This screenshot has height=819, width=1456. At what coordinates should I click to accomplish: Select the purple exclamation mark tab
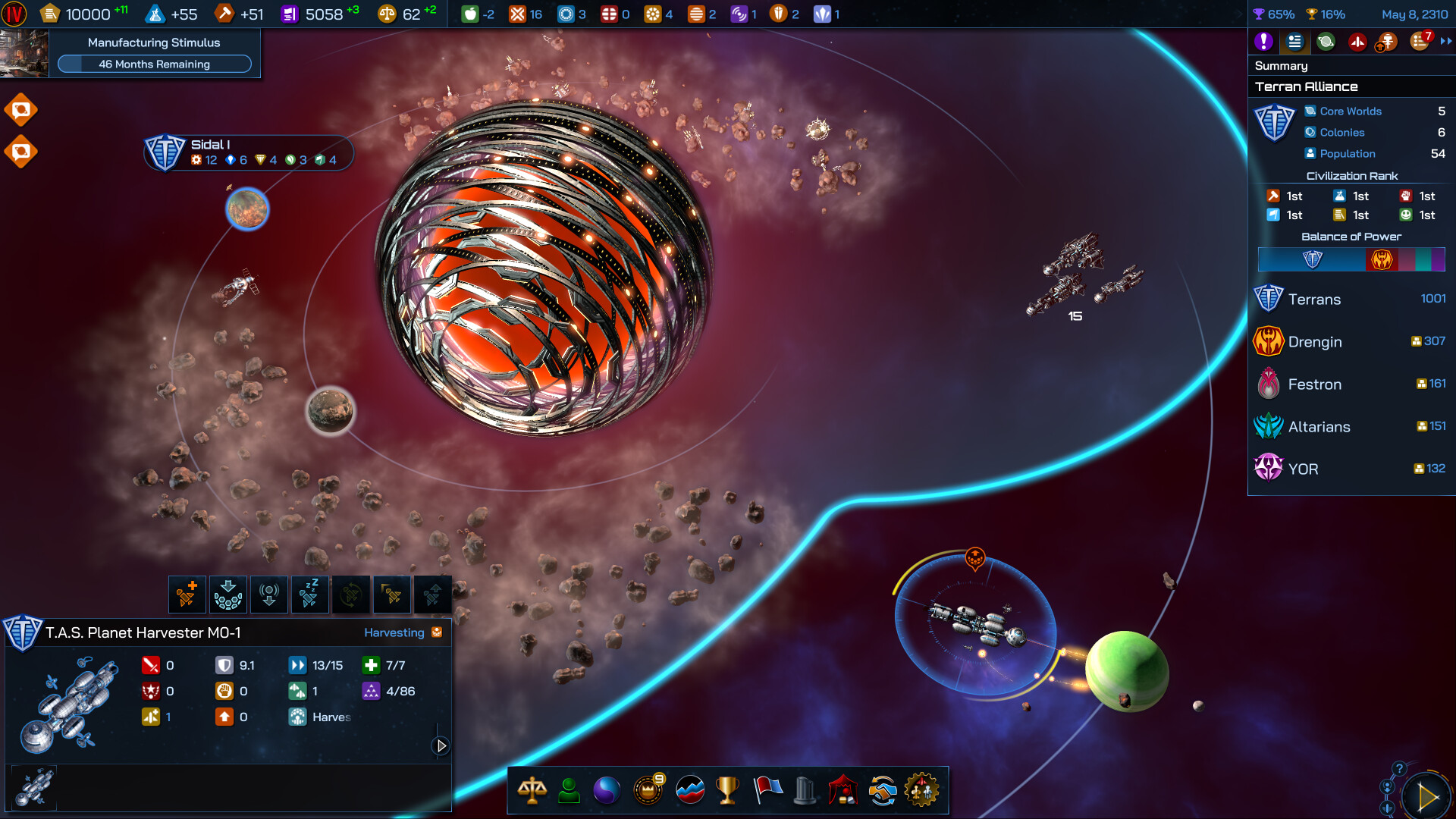click(x=1263, y=42)
